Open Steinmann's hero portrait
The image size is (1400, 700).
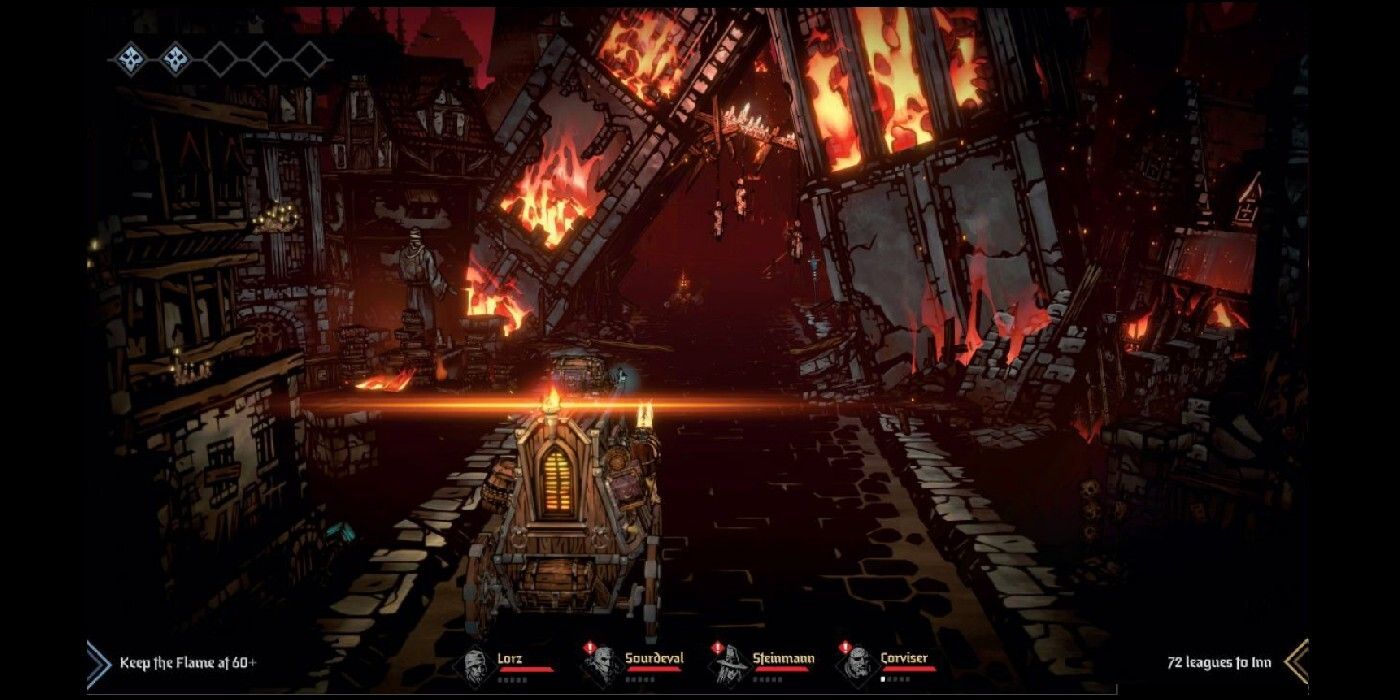[x=729, y=664]
